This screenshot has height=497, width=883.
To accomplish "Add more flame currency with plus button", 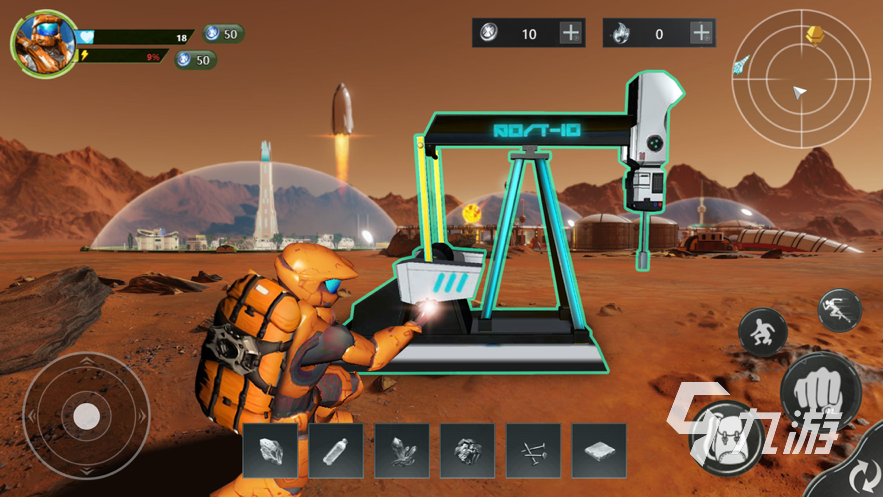I will 701,33.
